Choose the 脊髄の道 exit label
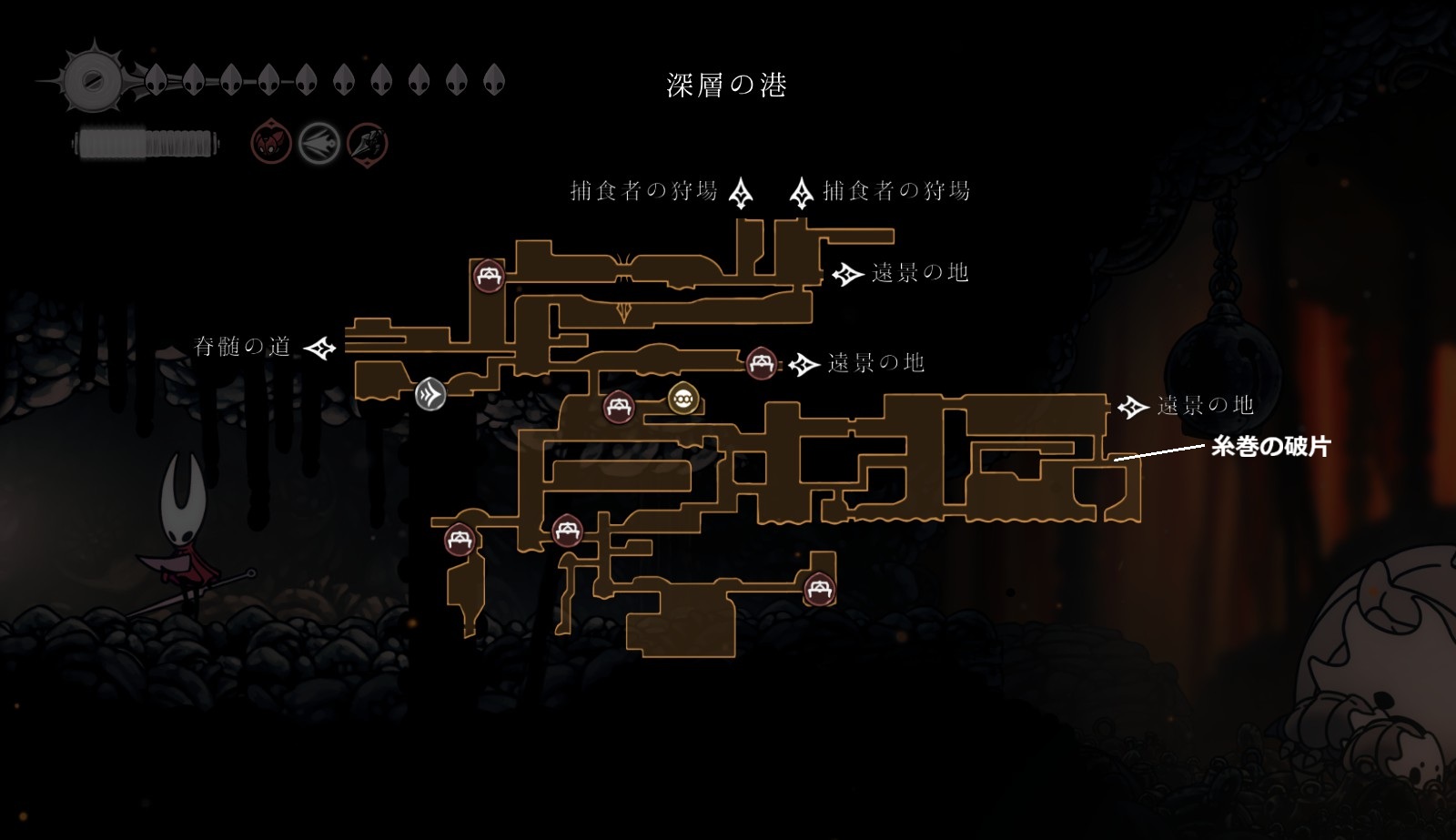 (243, 347)
